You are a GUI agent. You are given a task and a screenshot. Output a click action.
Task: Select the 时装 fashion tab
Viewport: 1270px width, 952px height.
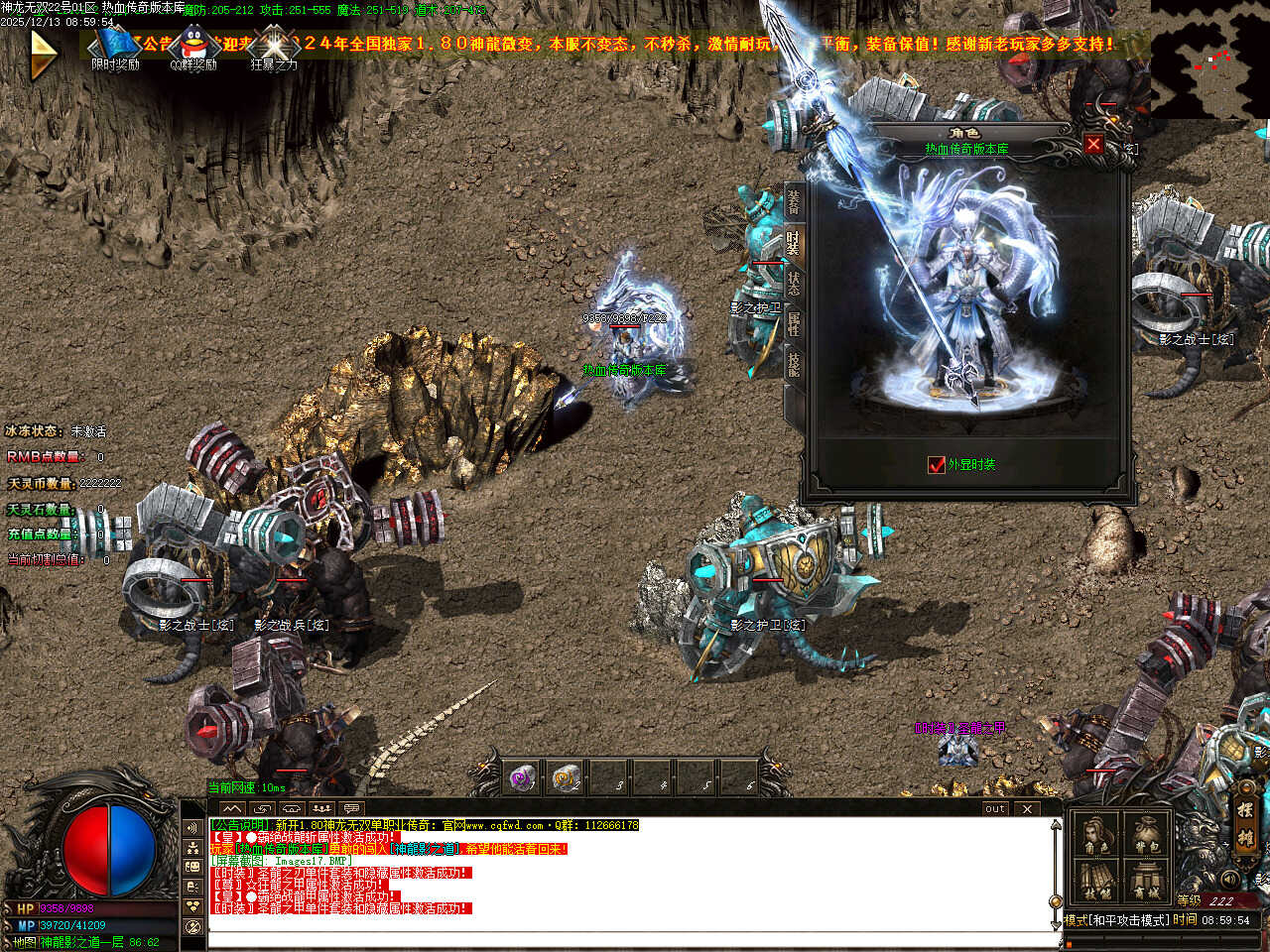coord(793,243)
